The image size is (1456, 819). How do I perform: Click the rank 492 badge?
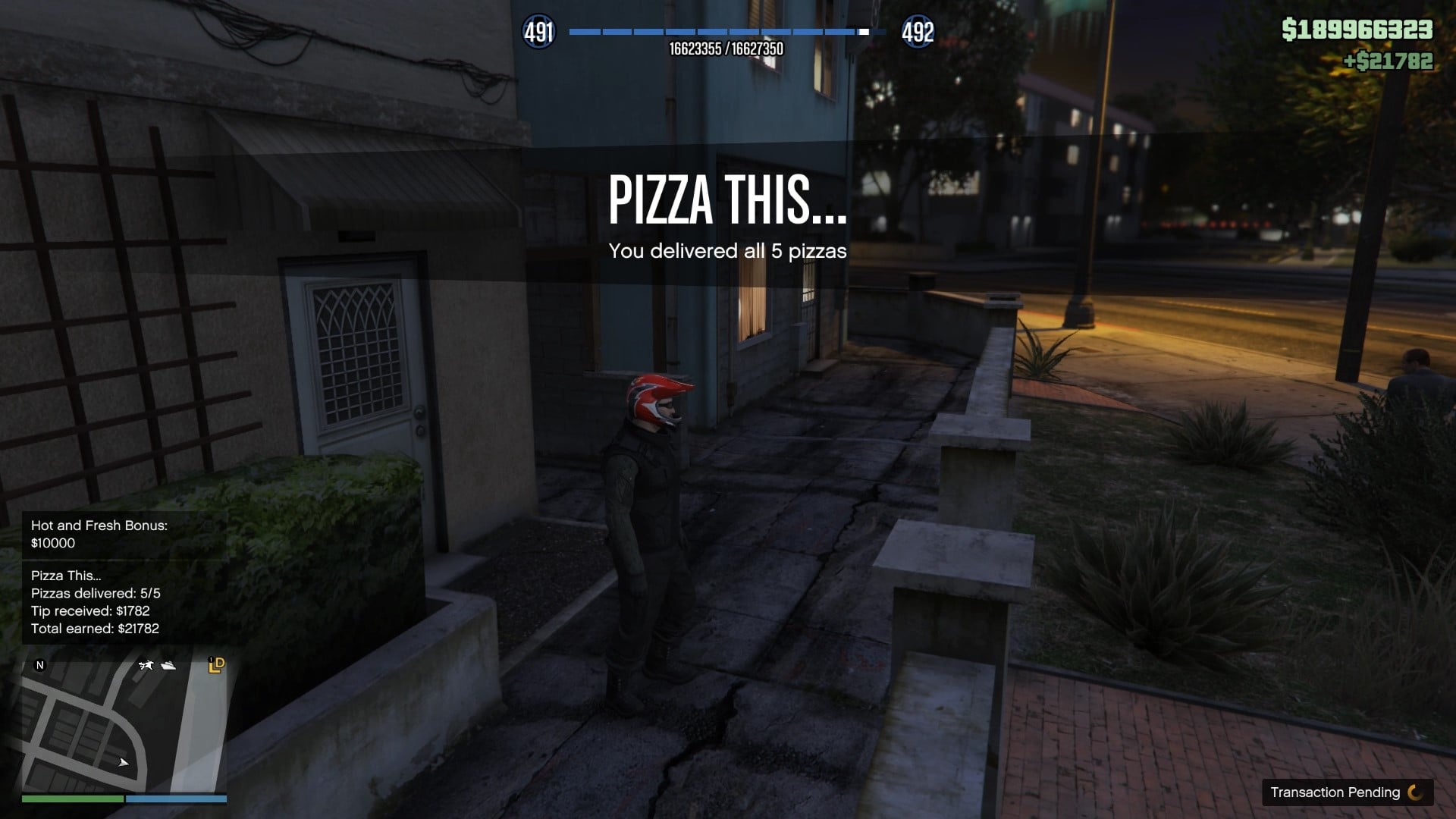918,33
